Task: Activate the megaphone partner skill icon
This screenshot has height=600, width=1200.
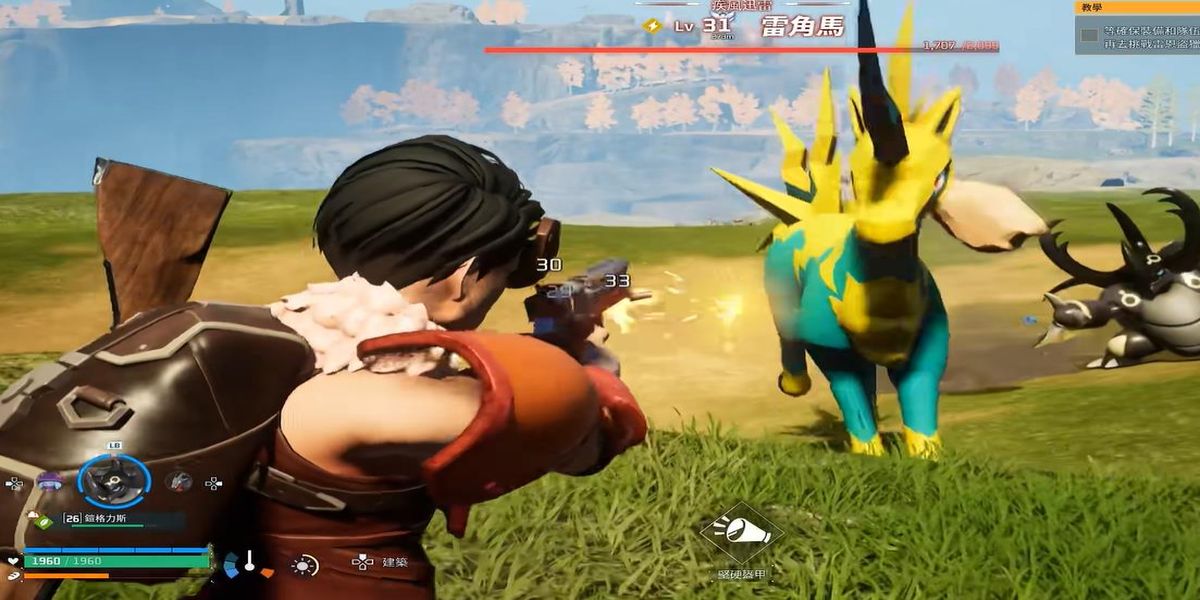Action: click(x=740, y=533)
